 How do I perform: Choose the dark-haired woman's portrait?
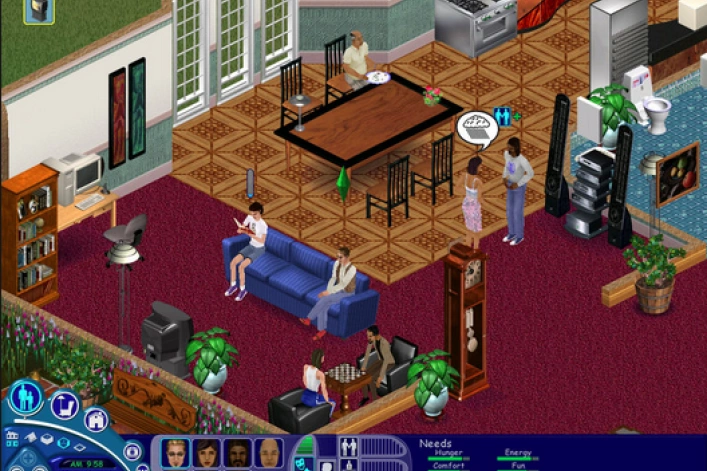click(207, 453)
